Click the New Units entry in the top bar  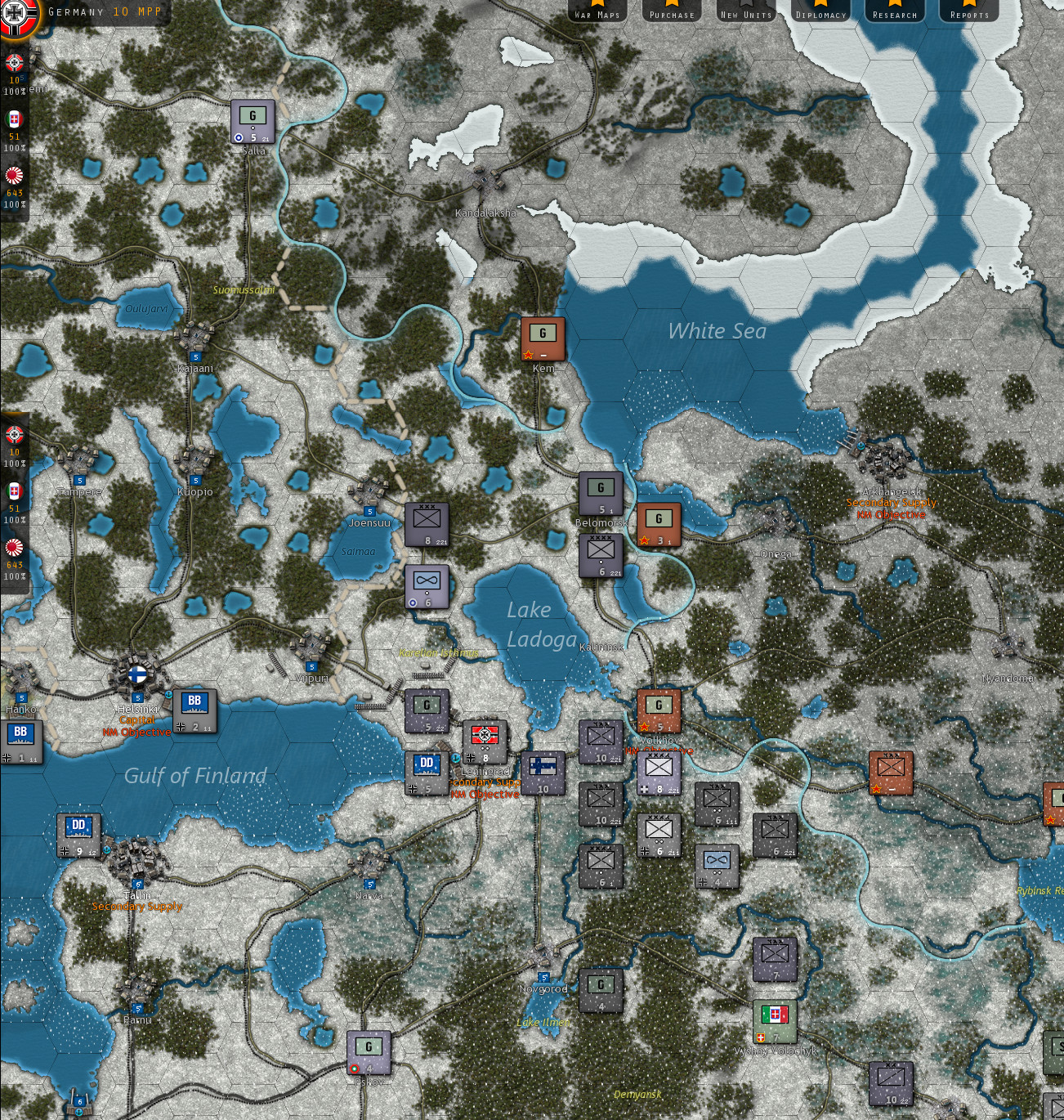[x=745, y=13]
